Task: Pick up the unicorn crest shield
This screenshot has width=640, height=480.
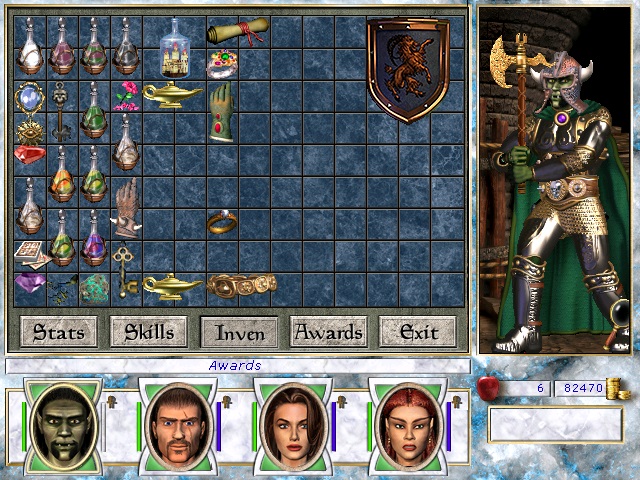Action: click(407, 68)
